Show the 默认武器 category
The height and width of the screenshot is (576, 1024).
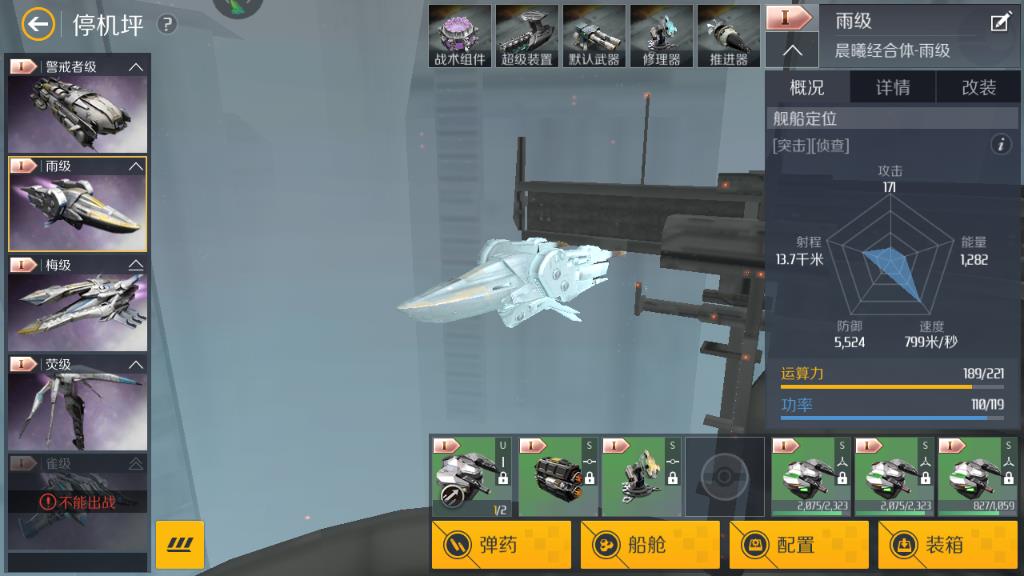coord(594,37)
